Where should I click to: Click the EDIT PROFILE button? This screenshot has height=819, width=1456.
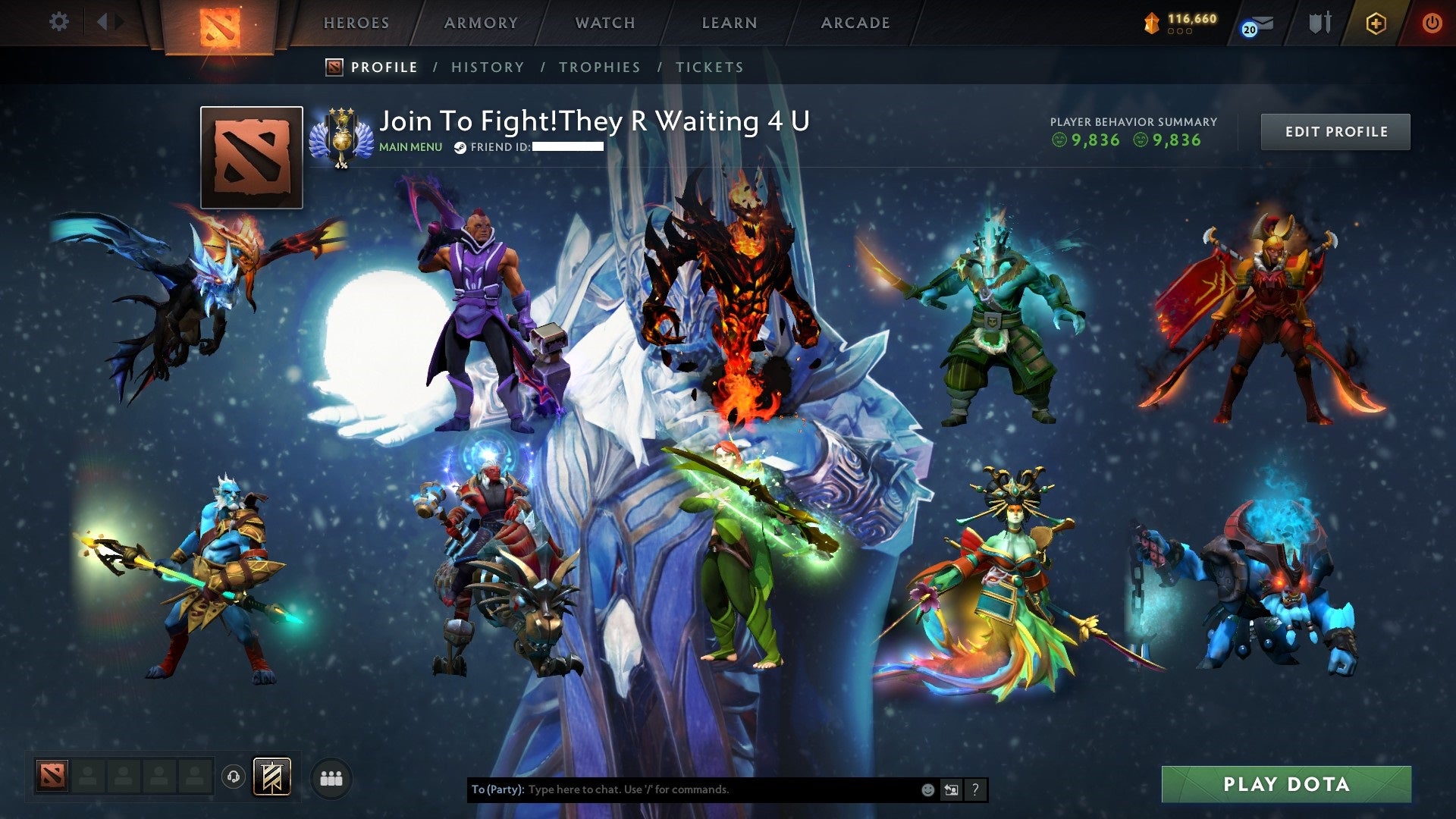coord(1335,131)
